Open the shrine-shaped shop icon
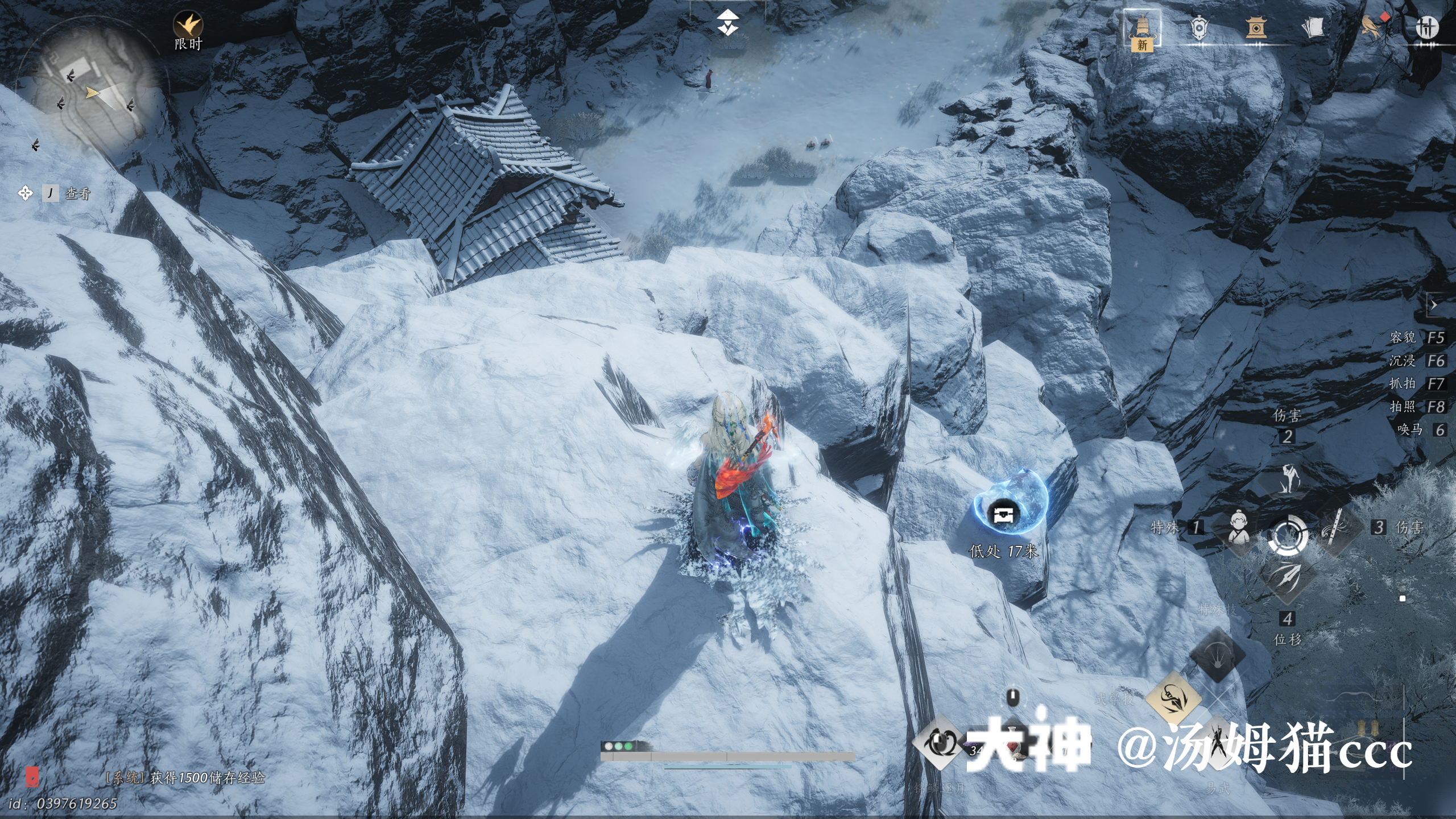Viewport: 1456px width, 819px height. [1256, 27]
